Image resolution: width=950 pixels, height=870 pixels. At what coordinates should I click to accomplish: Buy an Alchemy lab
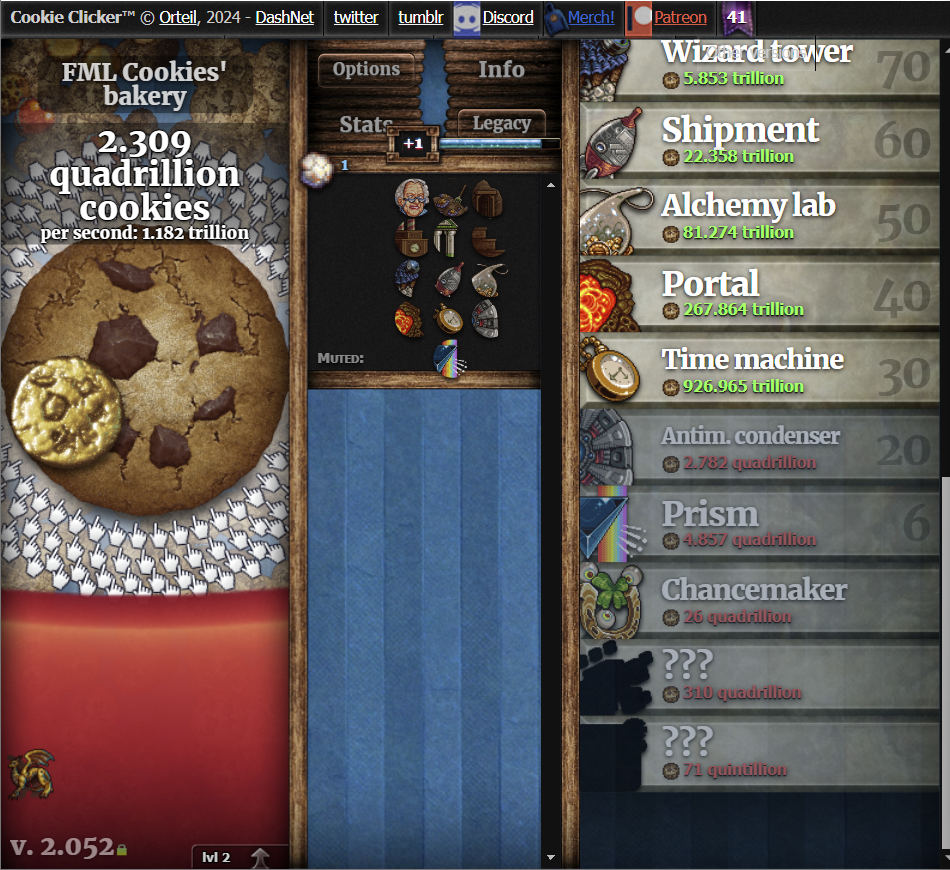click(760, 215)
